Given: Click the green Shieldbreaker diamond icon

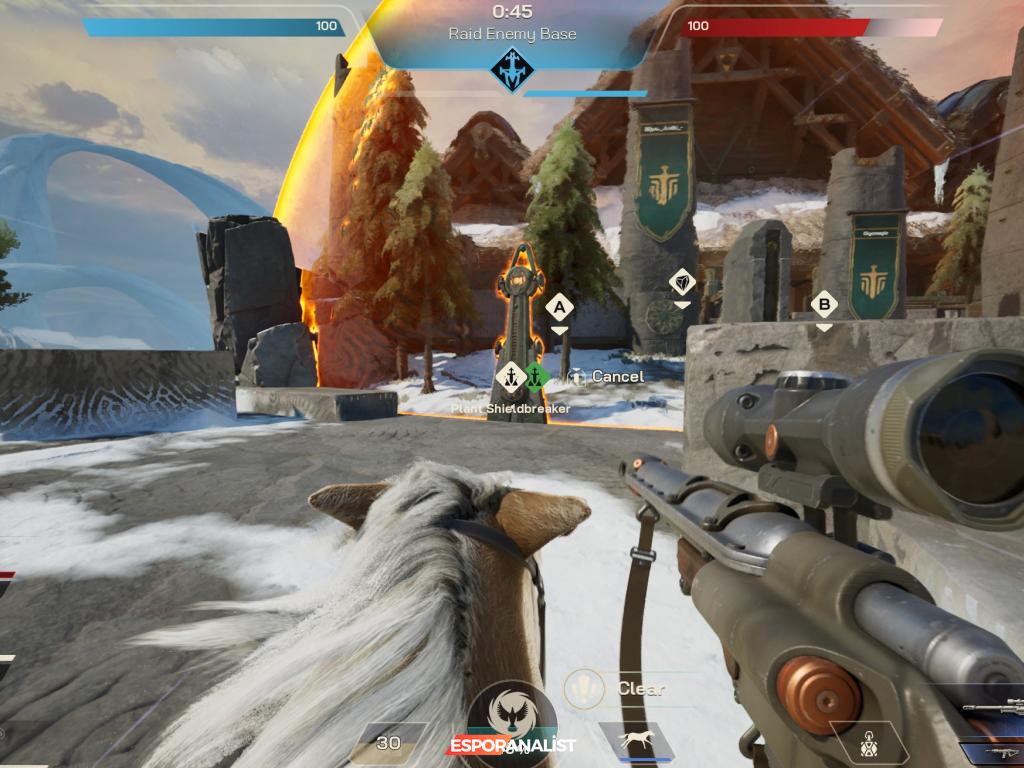Looking at the screenshot, I should [x=537, y=376].
